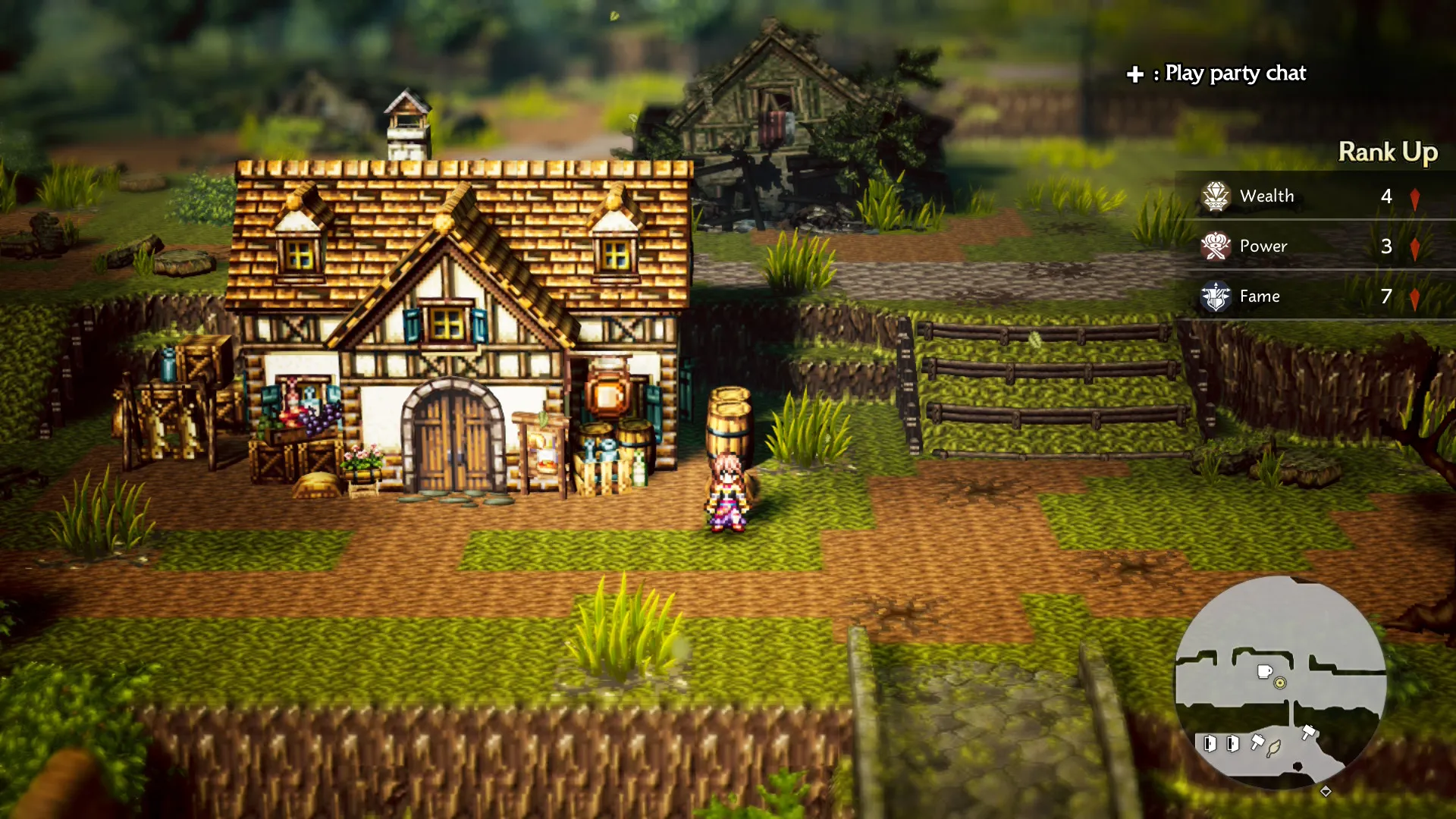
Task: Expand the diamond marker below the minimap
Action: 1326,792
